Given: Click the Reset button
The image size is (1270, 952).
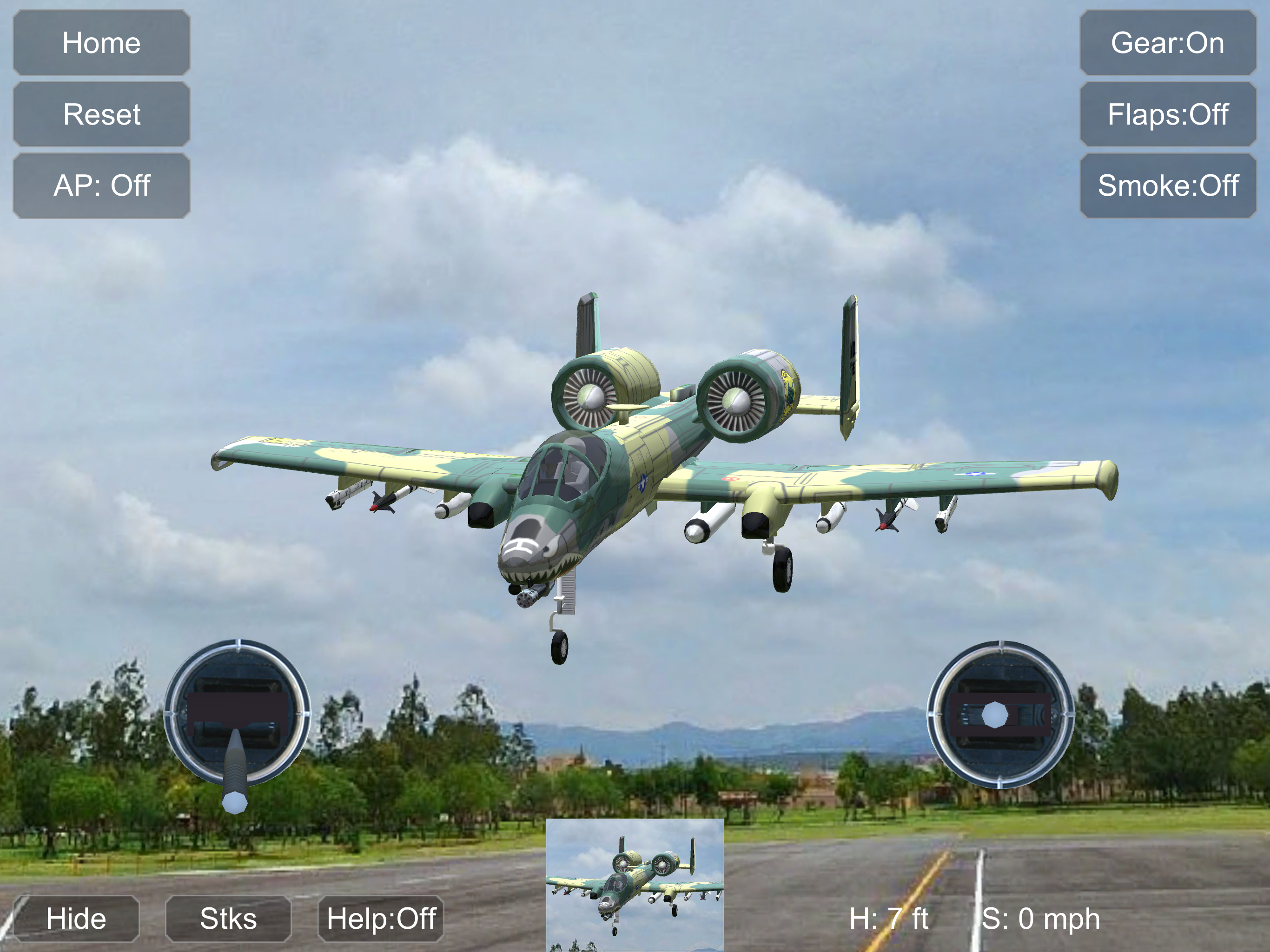Looking at the screenshot, I should (x=102, y=114).
